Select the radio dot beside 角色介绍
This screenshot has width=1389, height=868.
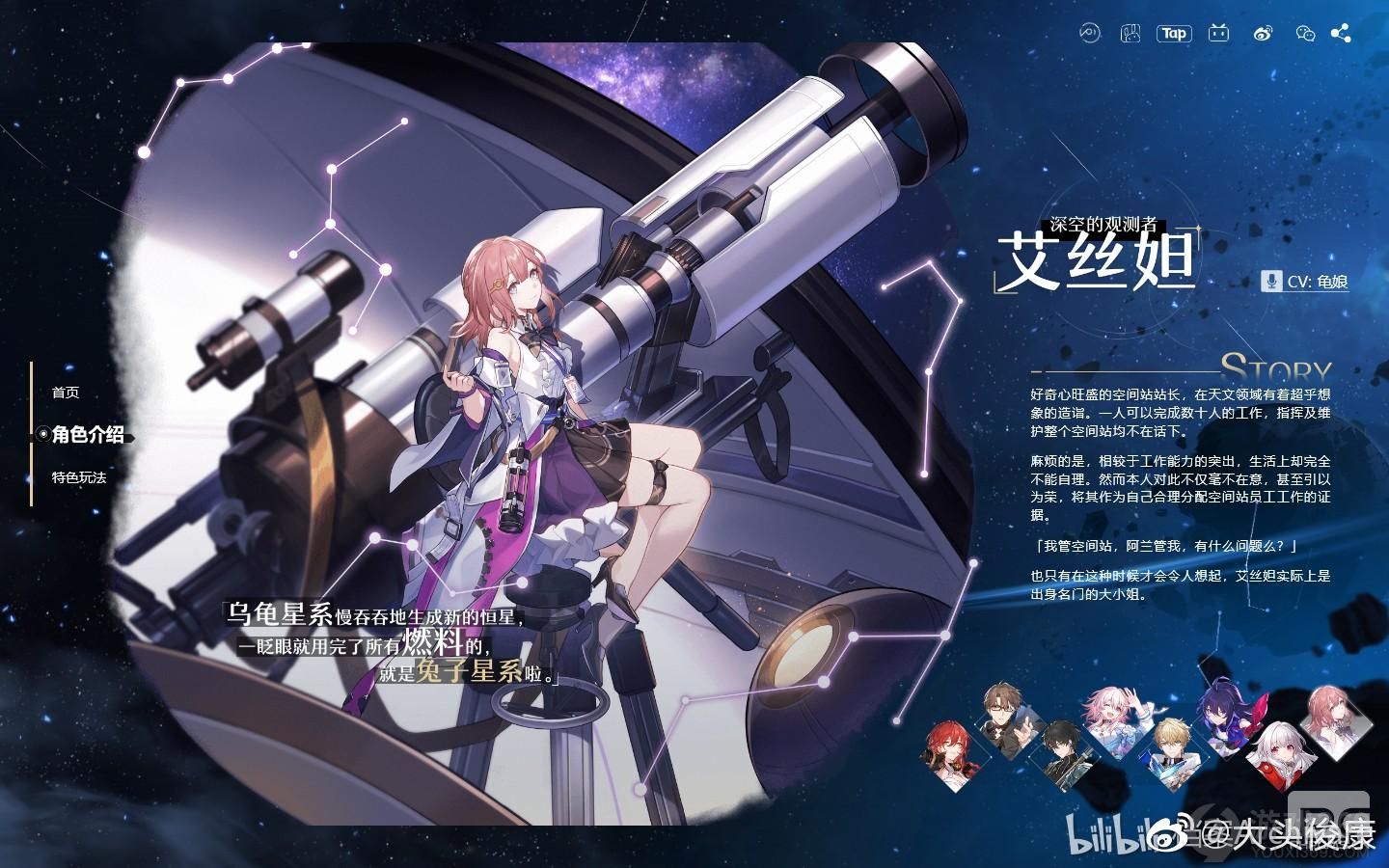42,435
